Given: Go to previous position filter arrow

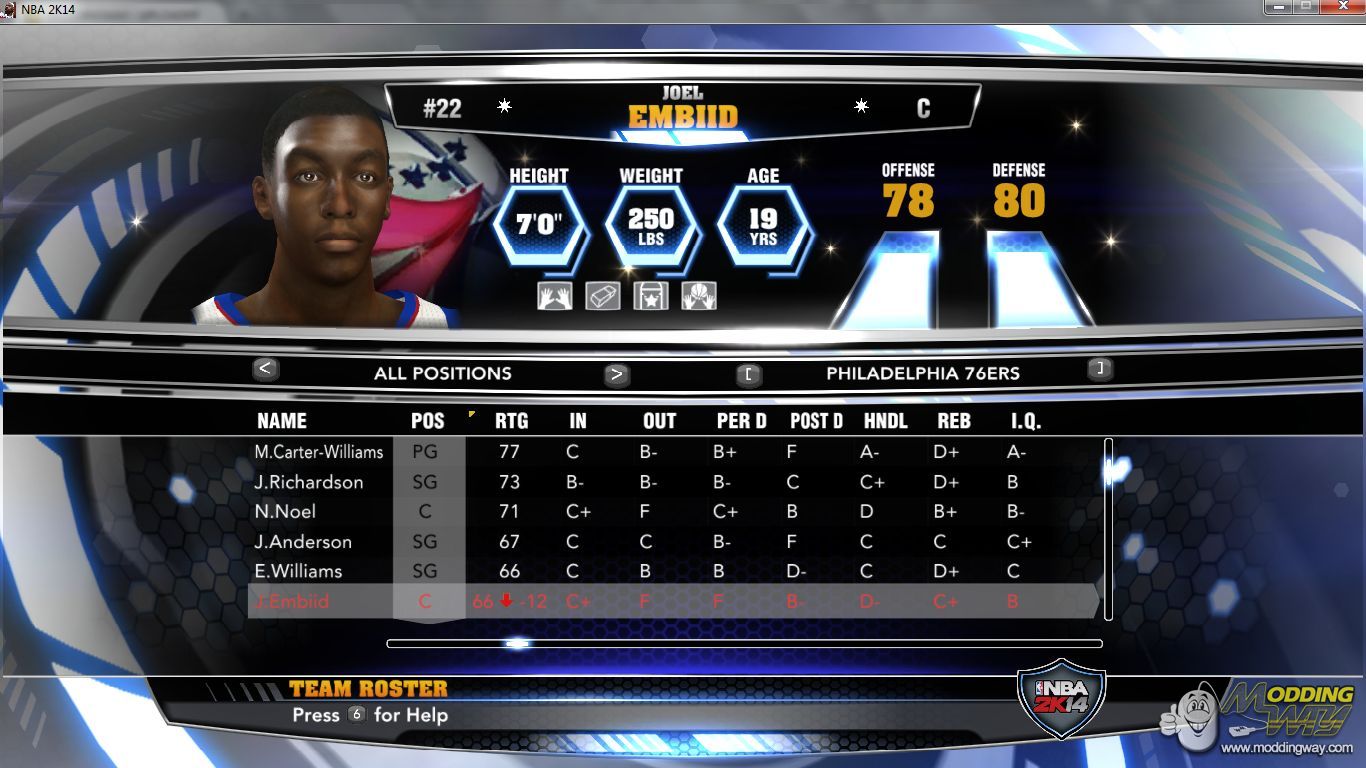Looking at the screenshot, I should pos(265,369).
